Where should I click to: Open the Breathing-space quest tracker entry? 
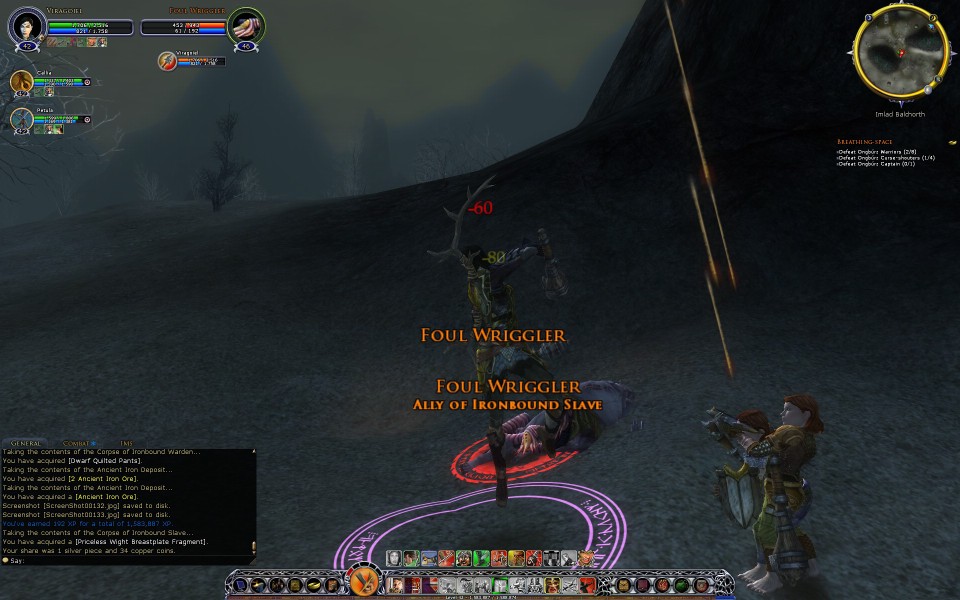pyautogui.click(x=864, y=142)
